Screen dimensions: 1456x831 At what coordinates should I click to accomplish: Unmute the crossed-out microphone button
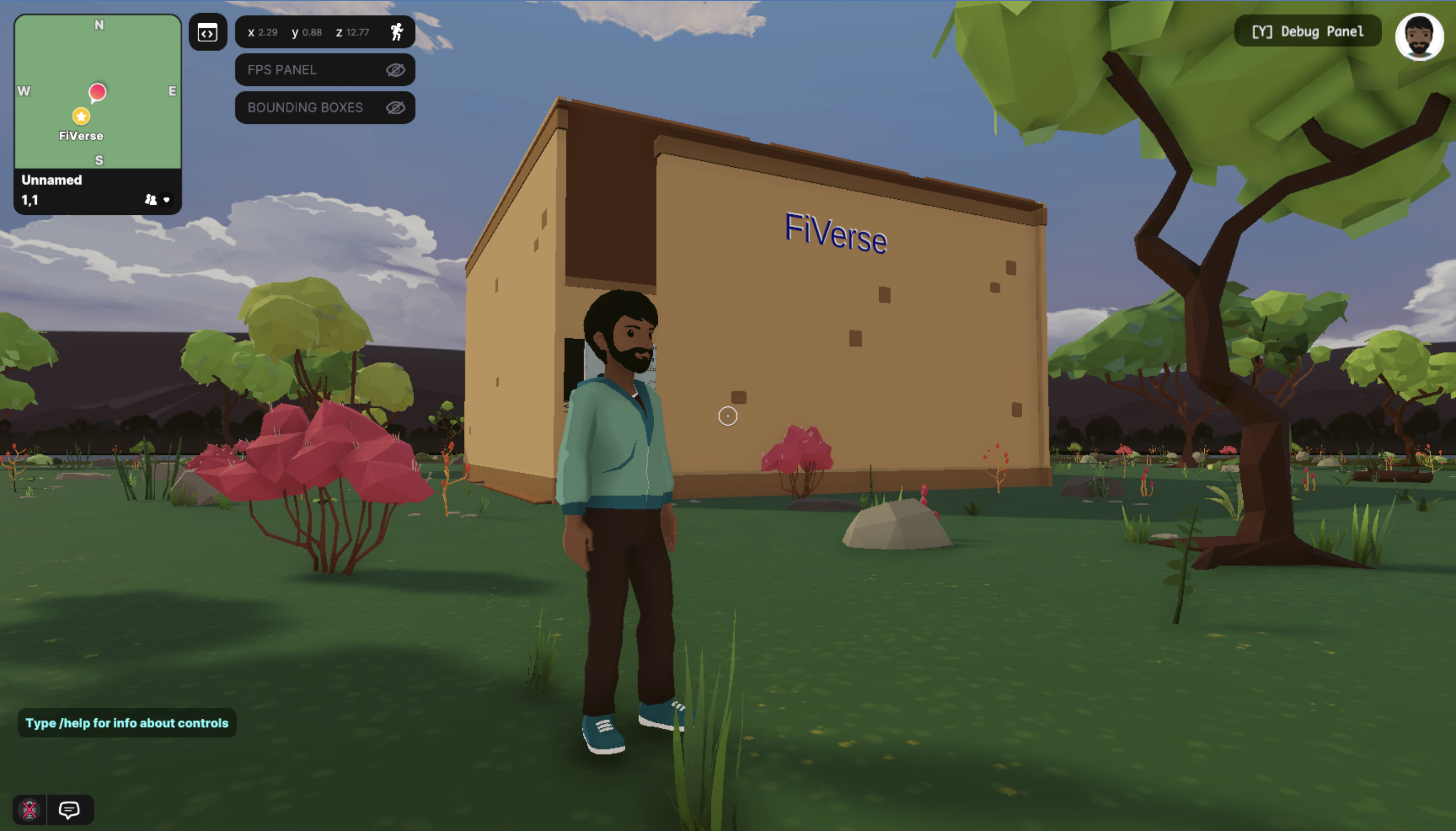[30, 809]
